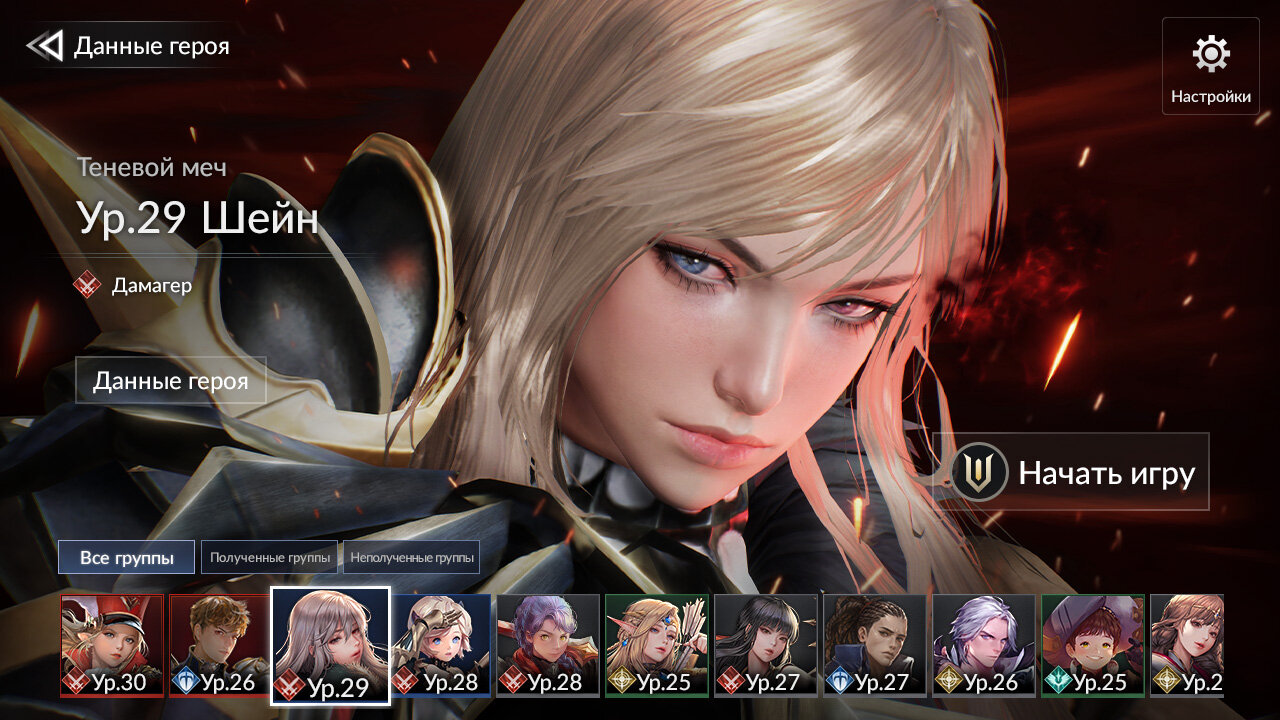Show the Неполученные группы filter
Screen dimensions: 1280x720
411,557
